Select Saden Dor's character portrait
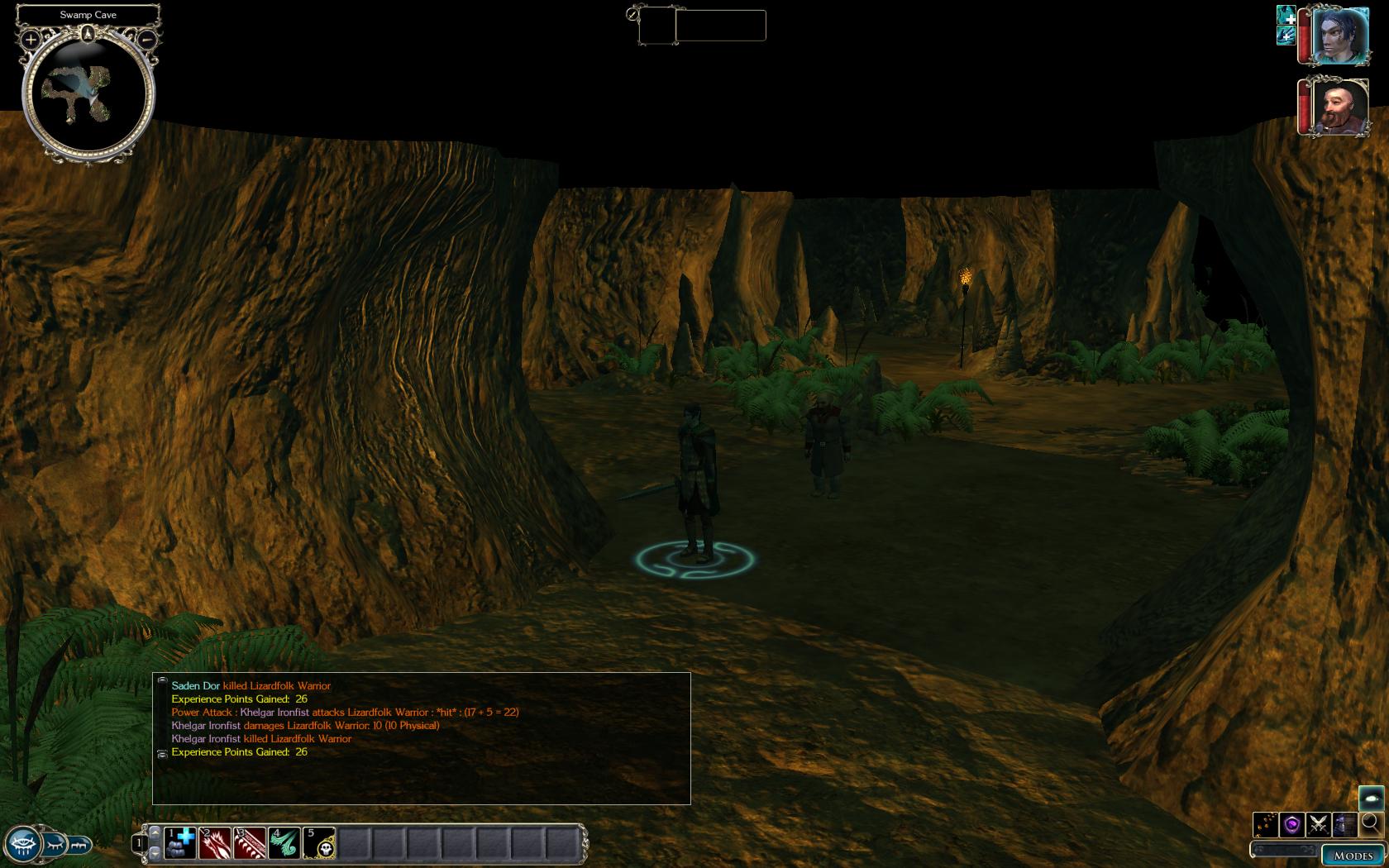 1339,36
